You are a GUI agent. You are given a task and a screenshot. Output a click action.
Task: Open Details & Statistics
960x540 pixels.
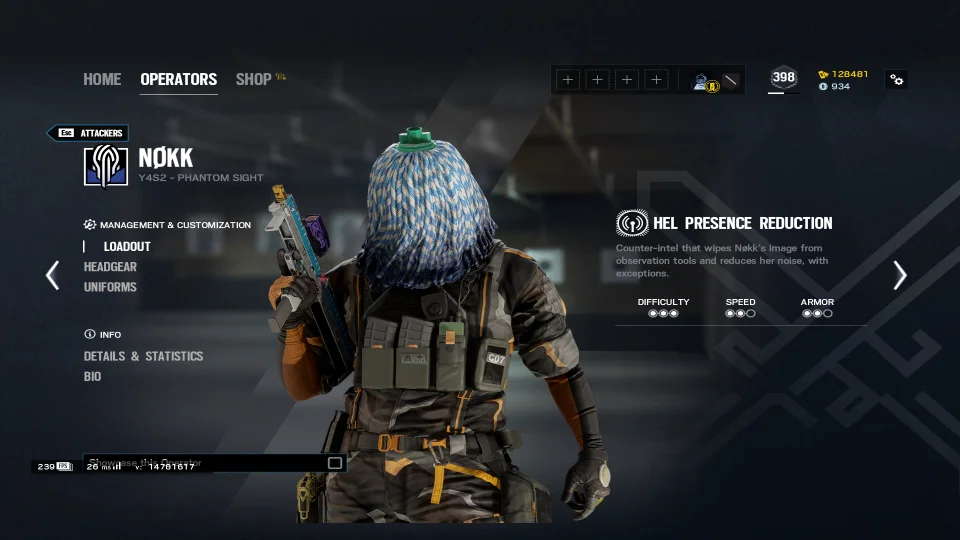pos(143,356)
